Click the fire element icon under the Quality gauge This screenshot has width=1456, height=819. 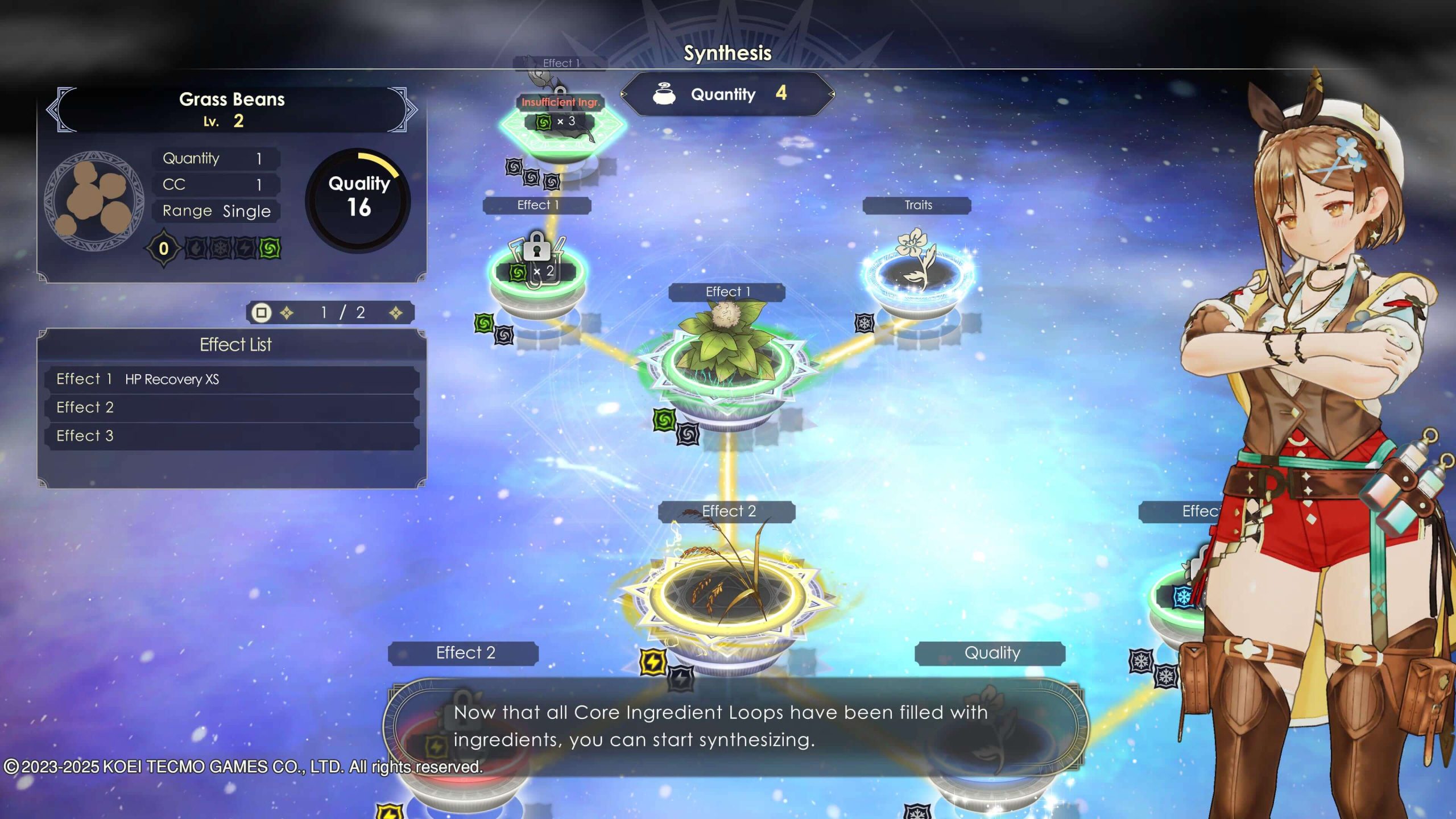[196, 249]
